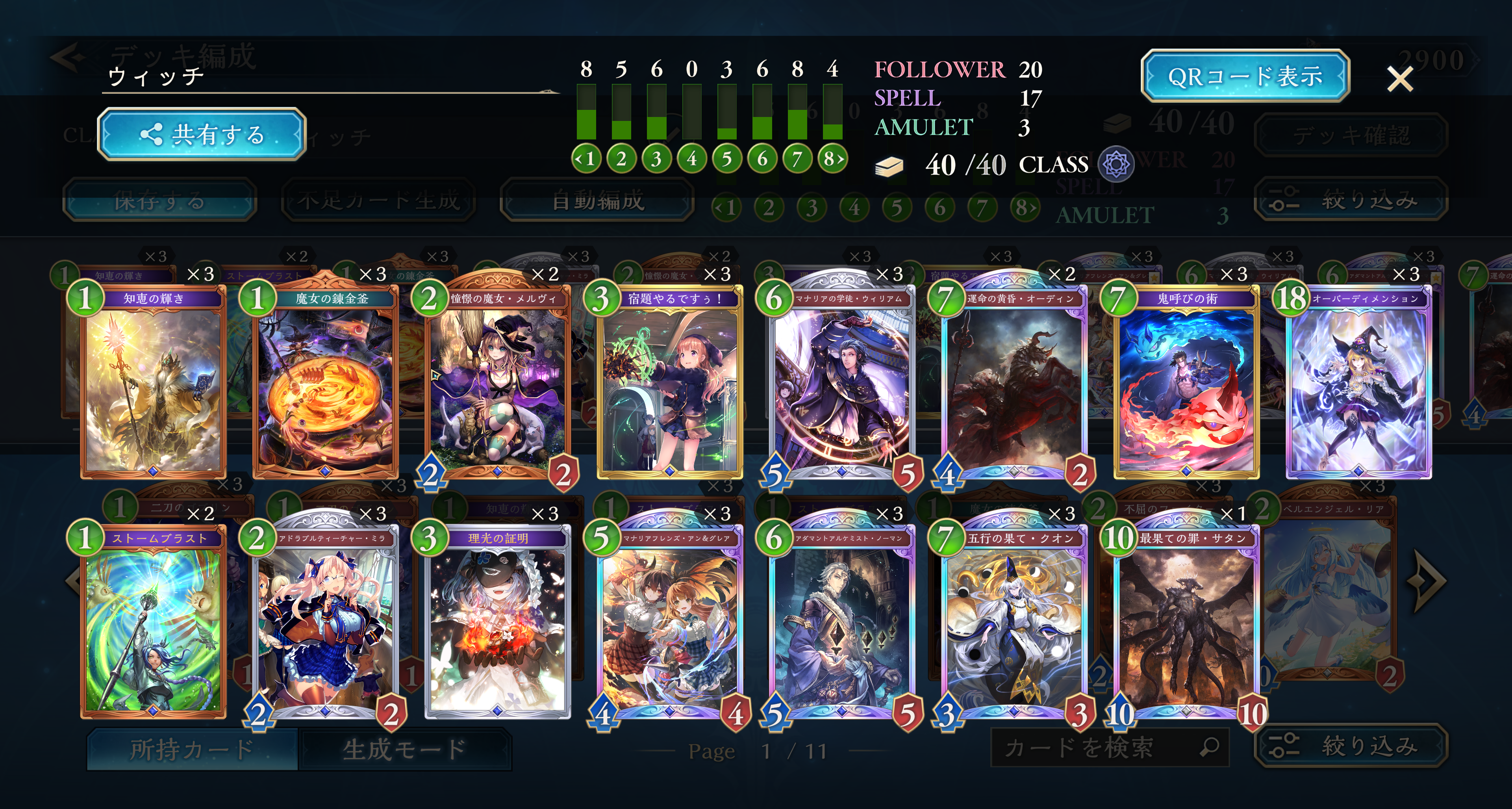Filter by cost 2 mana circle
Viewport: 1512px width, 809px height.
pos(621,158)
